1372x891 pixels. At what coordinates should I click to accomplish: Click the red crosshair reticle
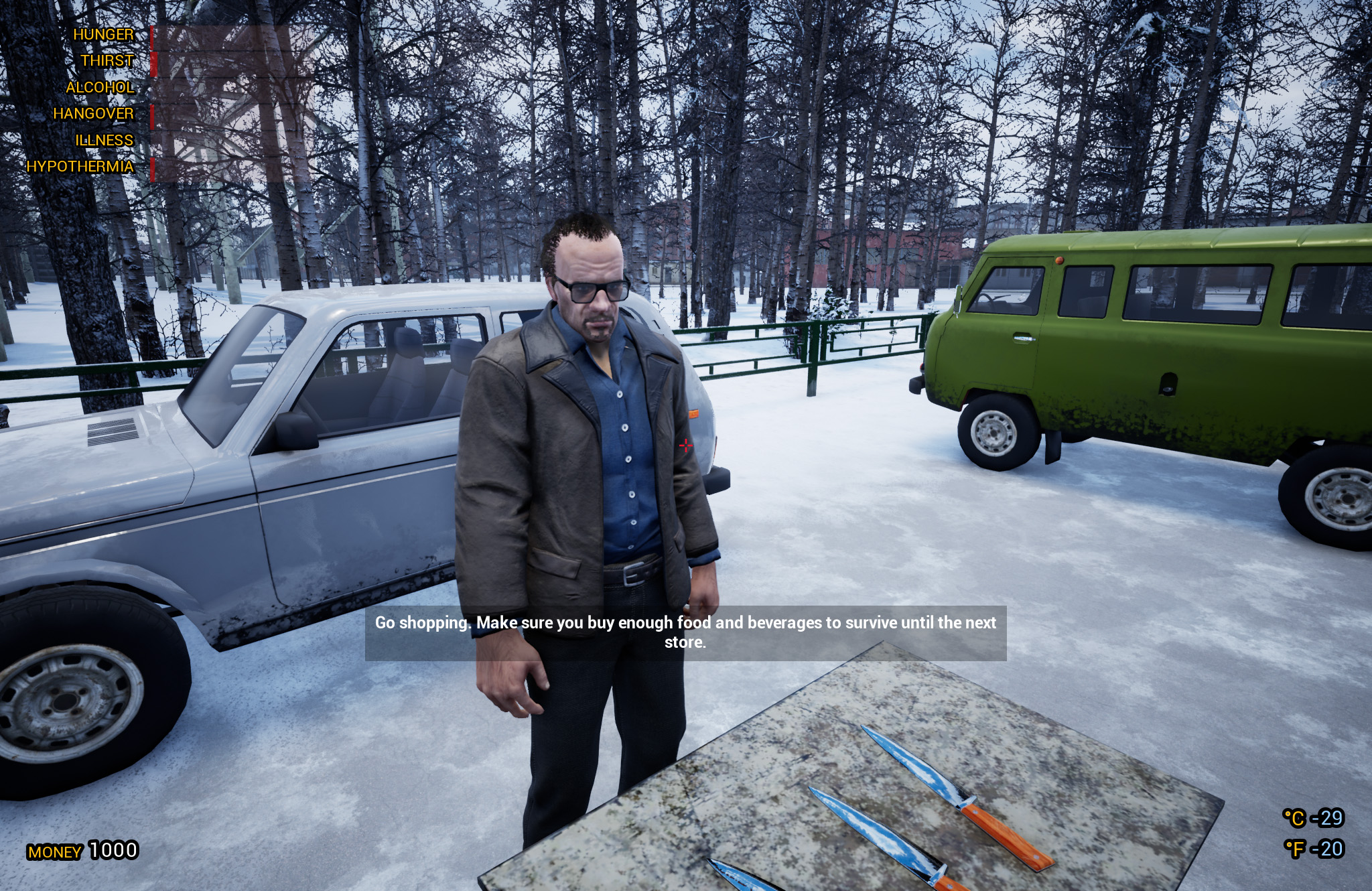[x=686, y=444]
